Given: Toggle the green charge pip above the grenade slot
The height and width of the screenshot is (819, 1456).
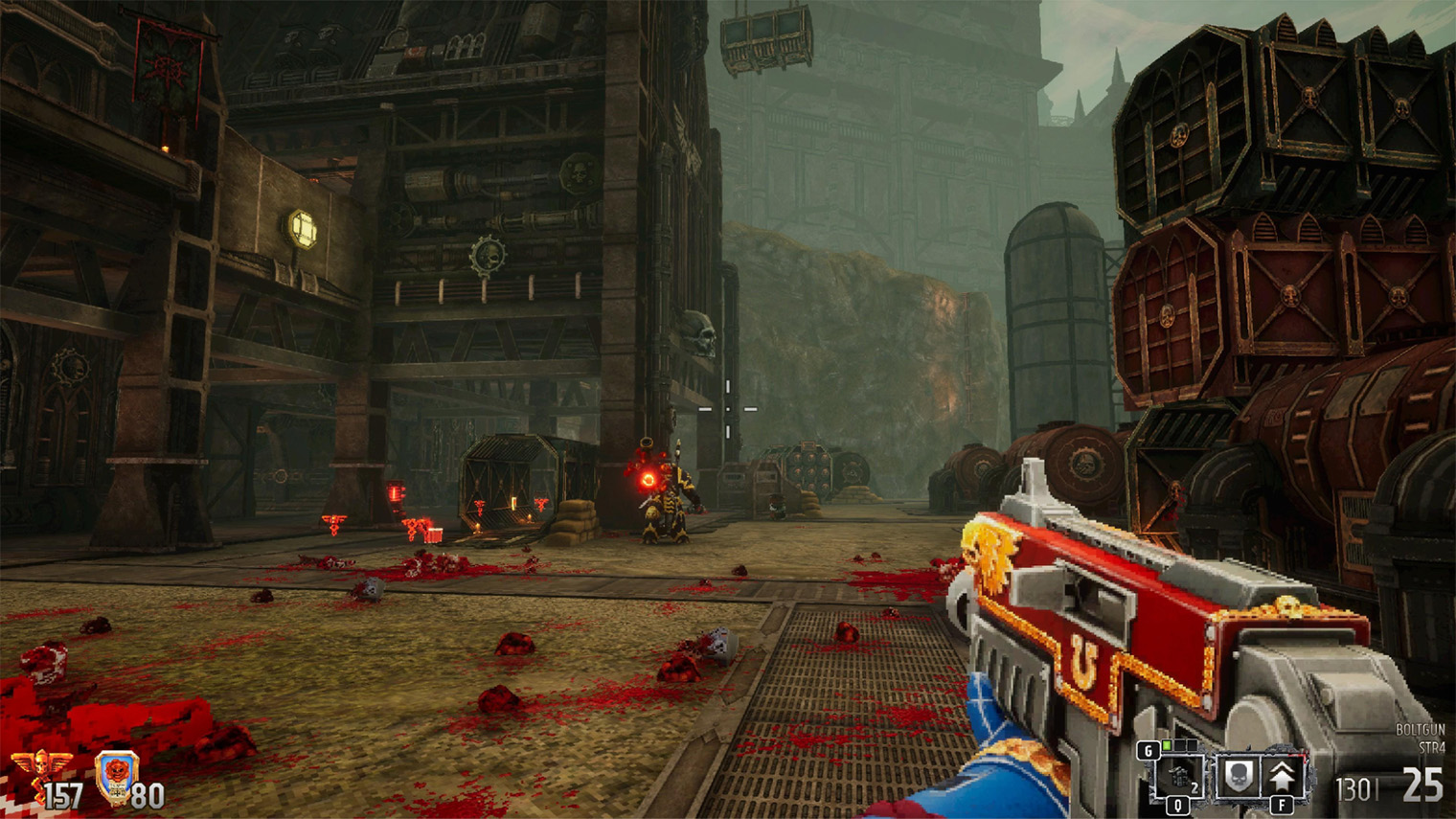Looking at the screenshot, I should tap(1166, 746).
